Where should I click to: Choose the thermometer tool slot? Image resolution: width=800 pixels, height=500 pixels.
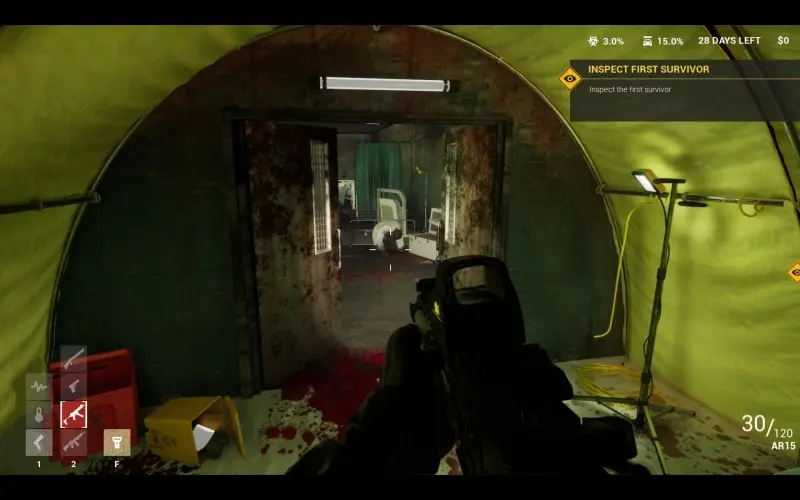click(x=39, y=414)
